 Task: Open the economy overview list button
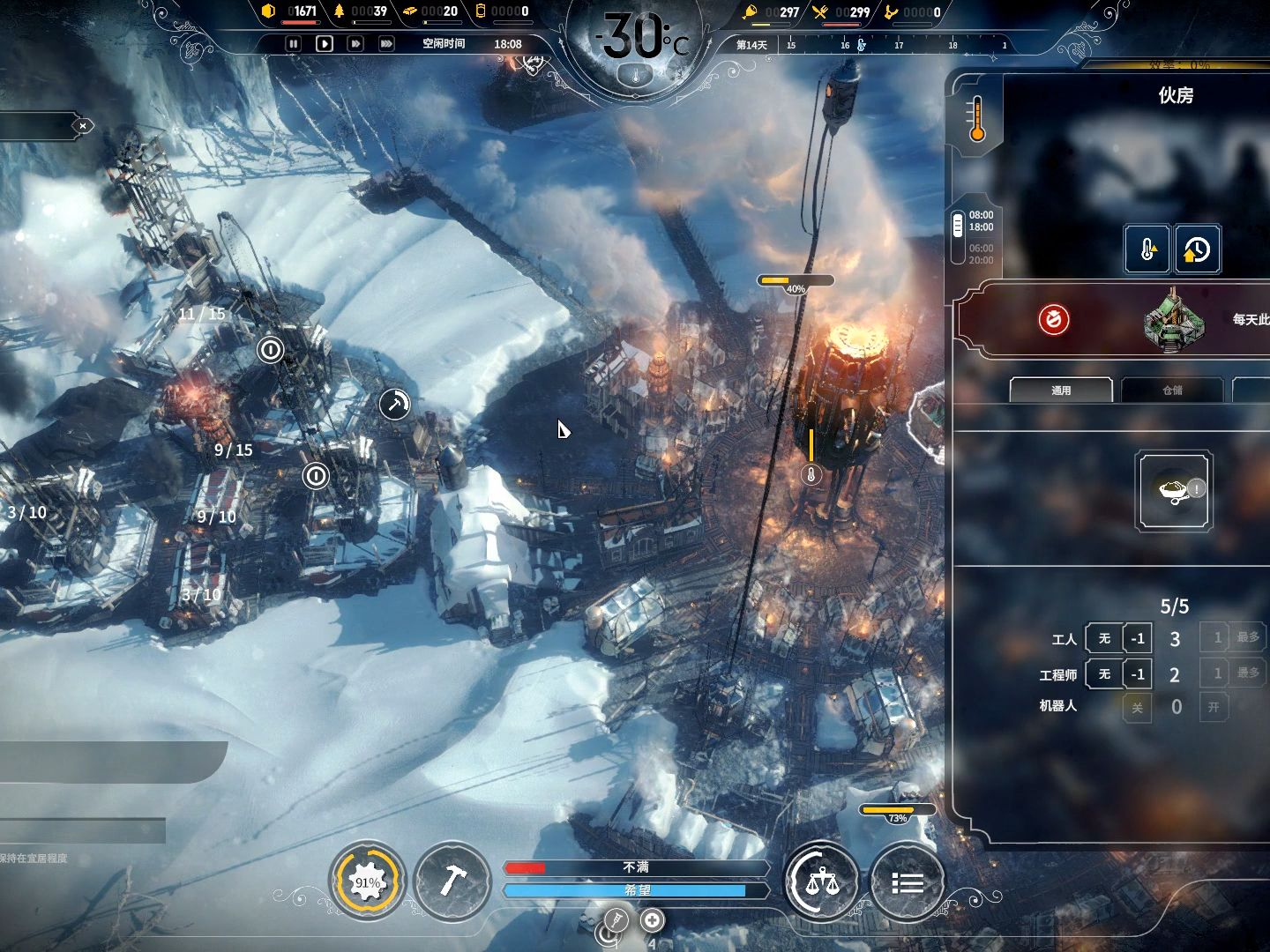pos(907,881)
